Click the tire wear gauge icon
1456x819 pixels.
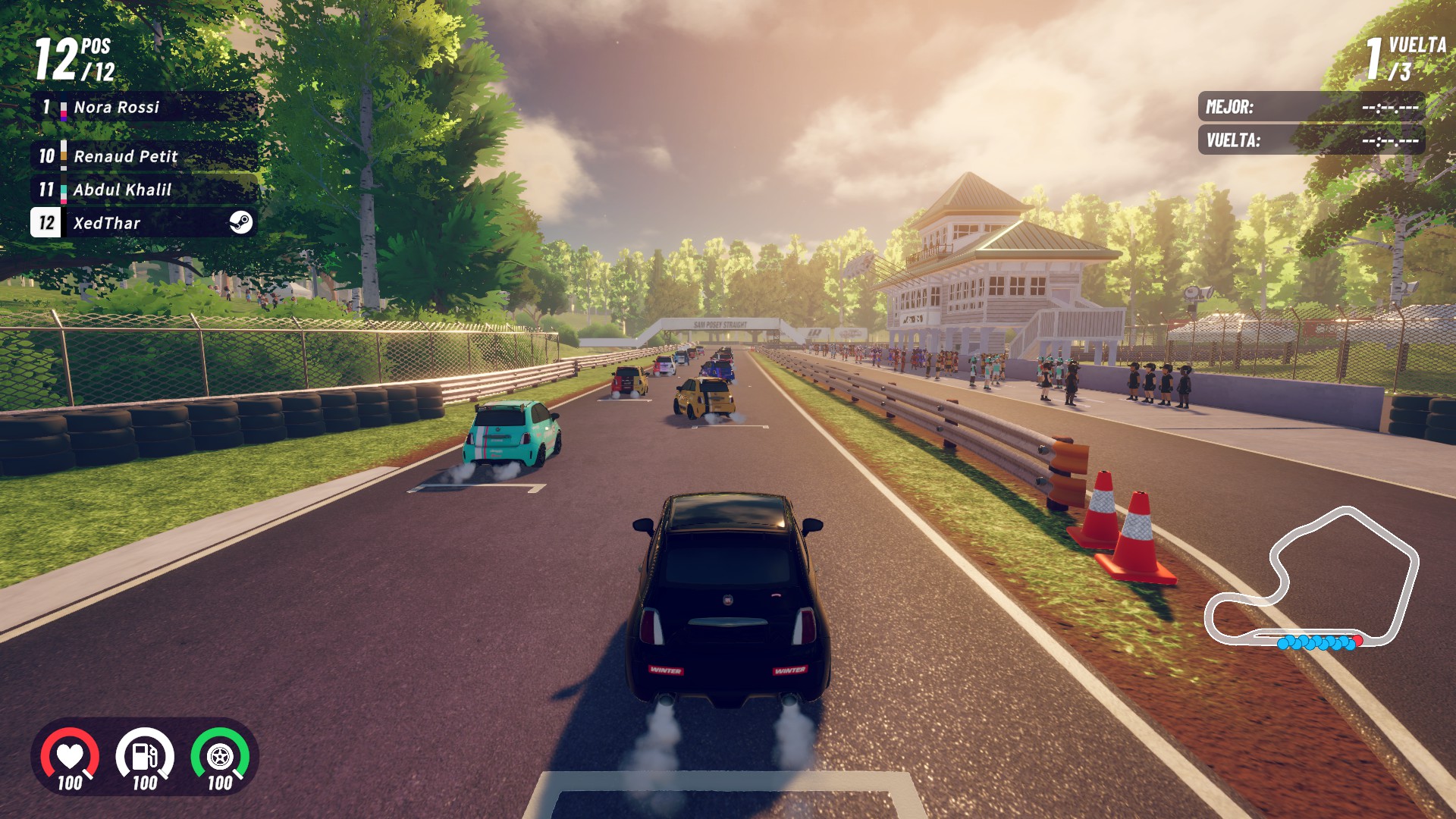coord(220,756)
